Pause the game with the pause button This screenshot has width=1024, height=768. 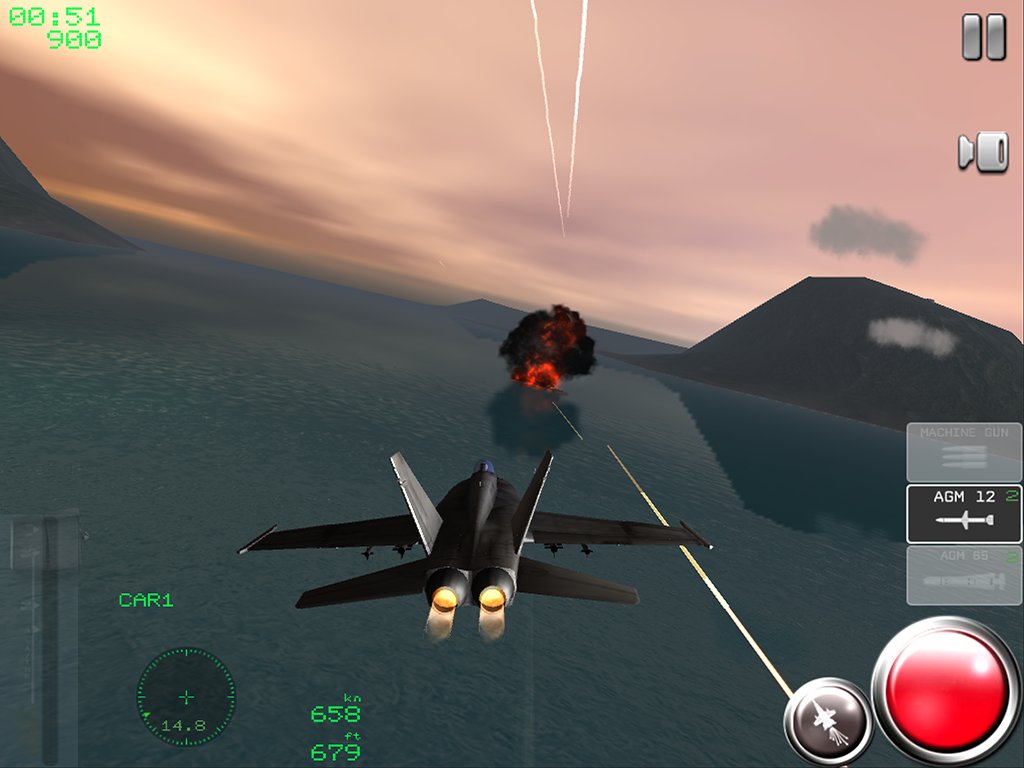[x=983, y=38]
